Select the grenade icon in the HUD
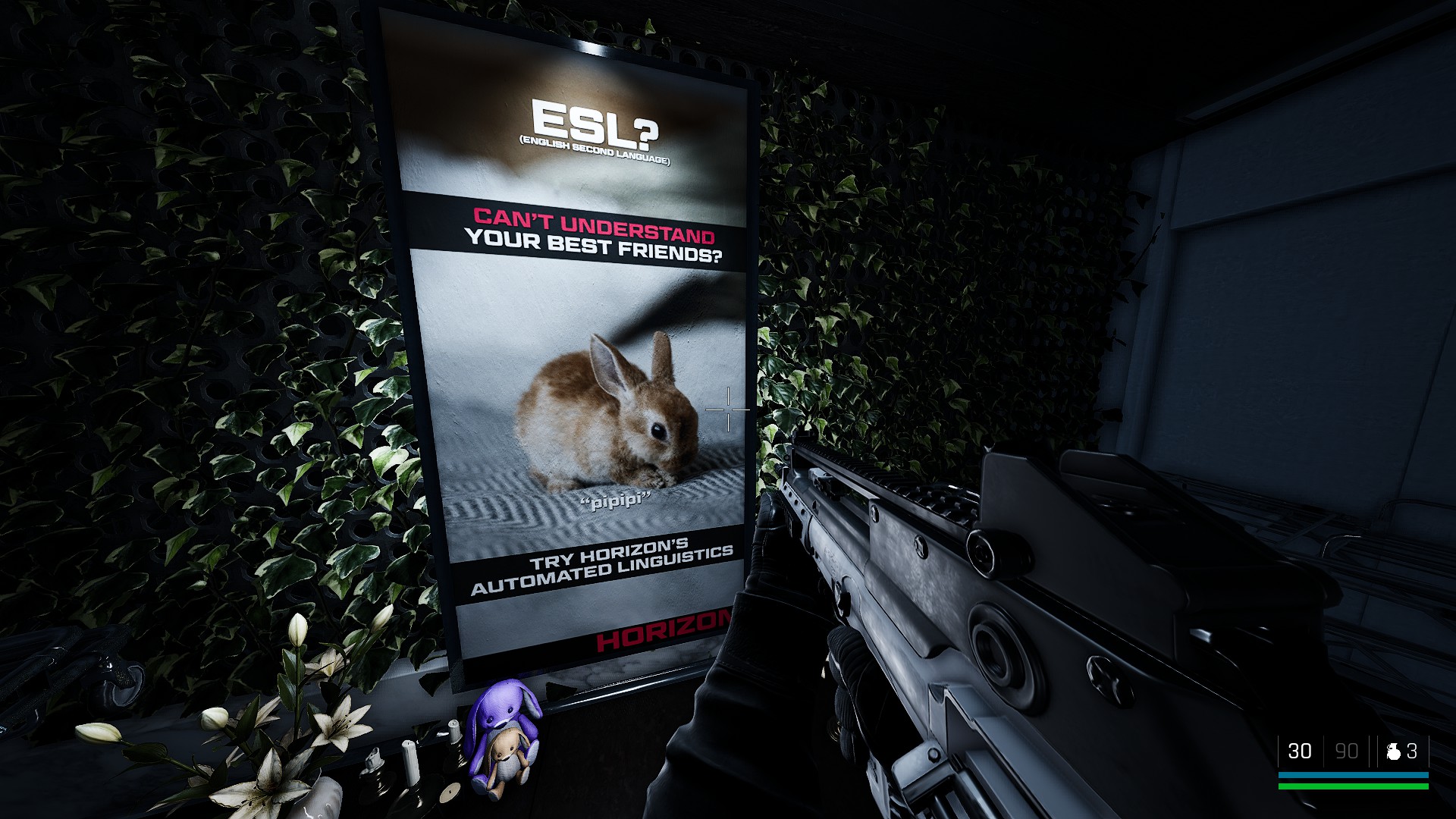The image size is (1456, 819). tap(1393, 752)
